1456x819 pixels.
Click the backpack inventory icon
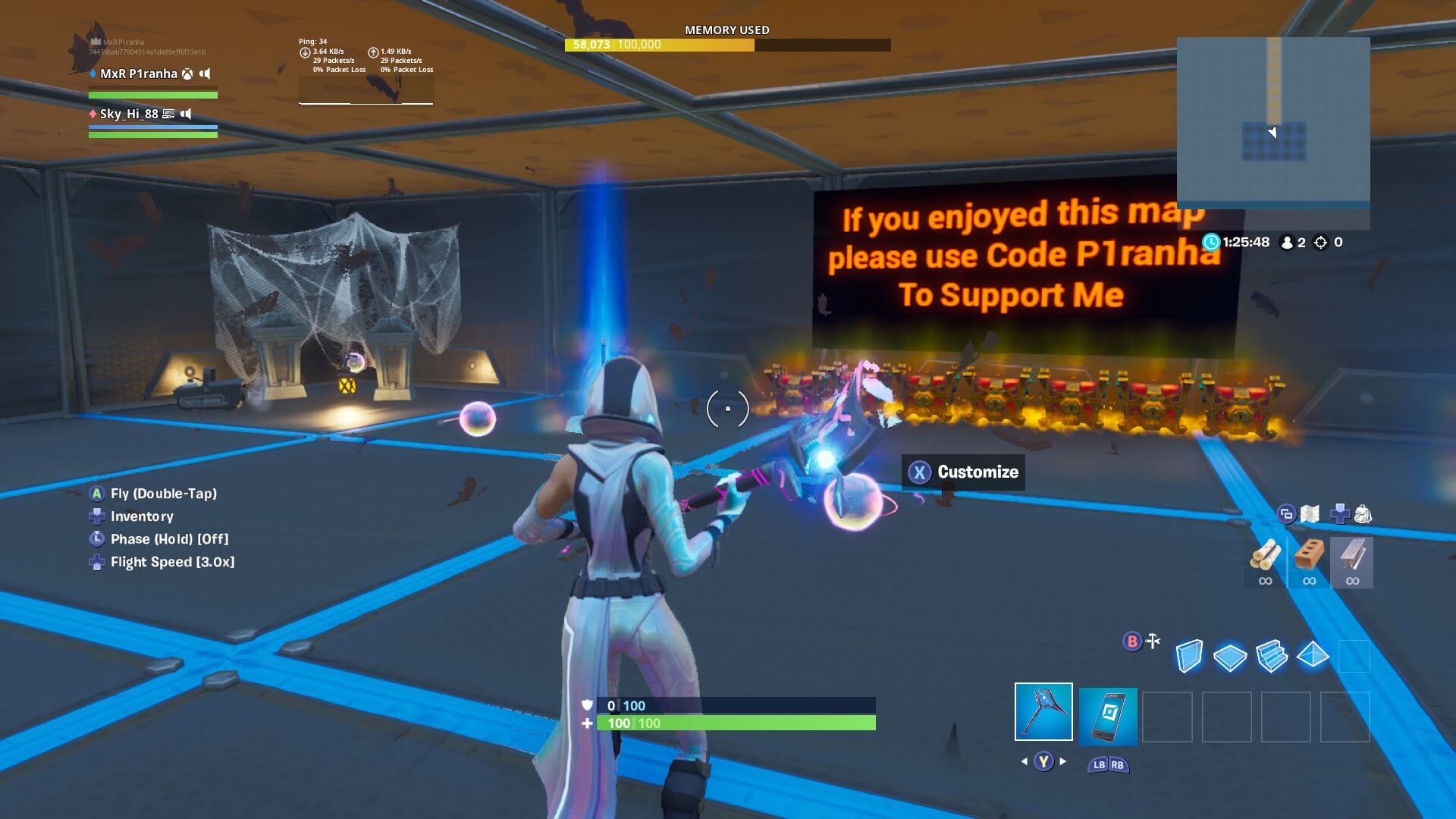click(x=1363, y=513)
